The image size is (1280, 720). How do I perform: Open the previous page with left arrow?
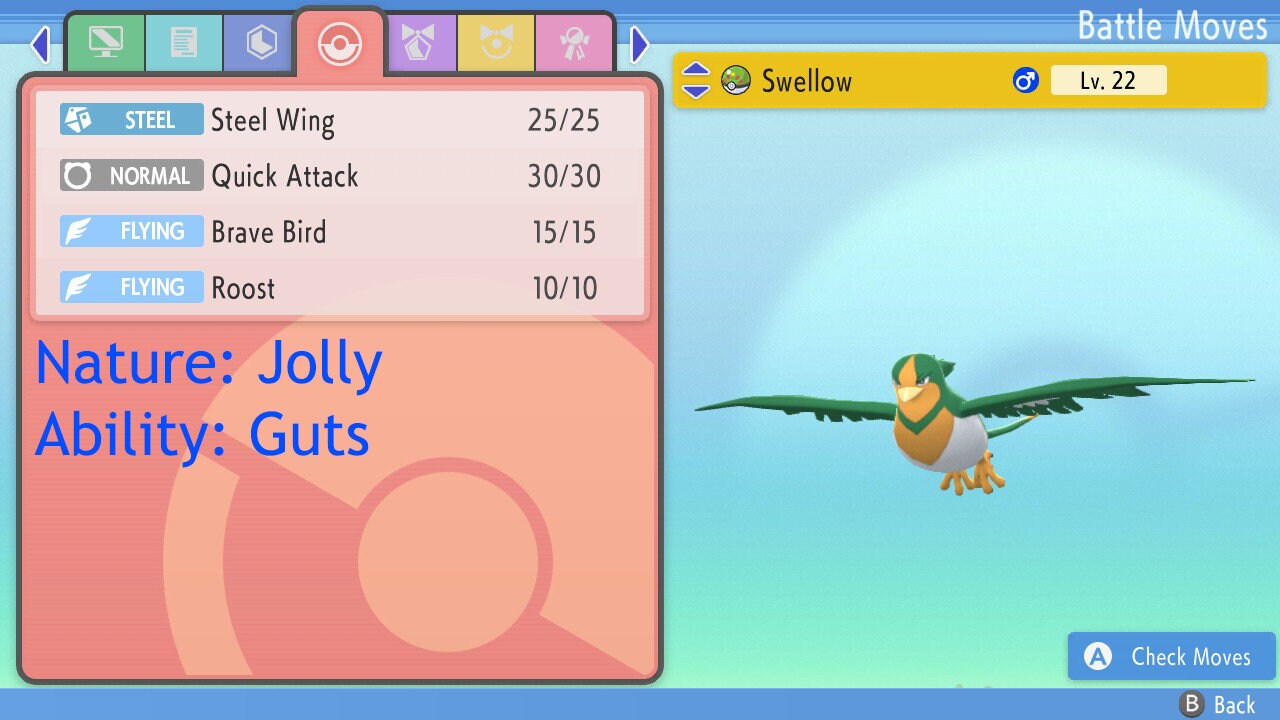click(x=40, y=44)
